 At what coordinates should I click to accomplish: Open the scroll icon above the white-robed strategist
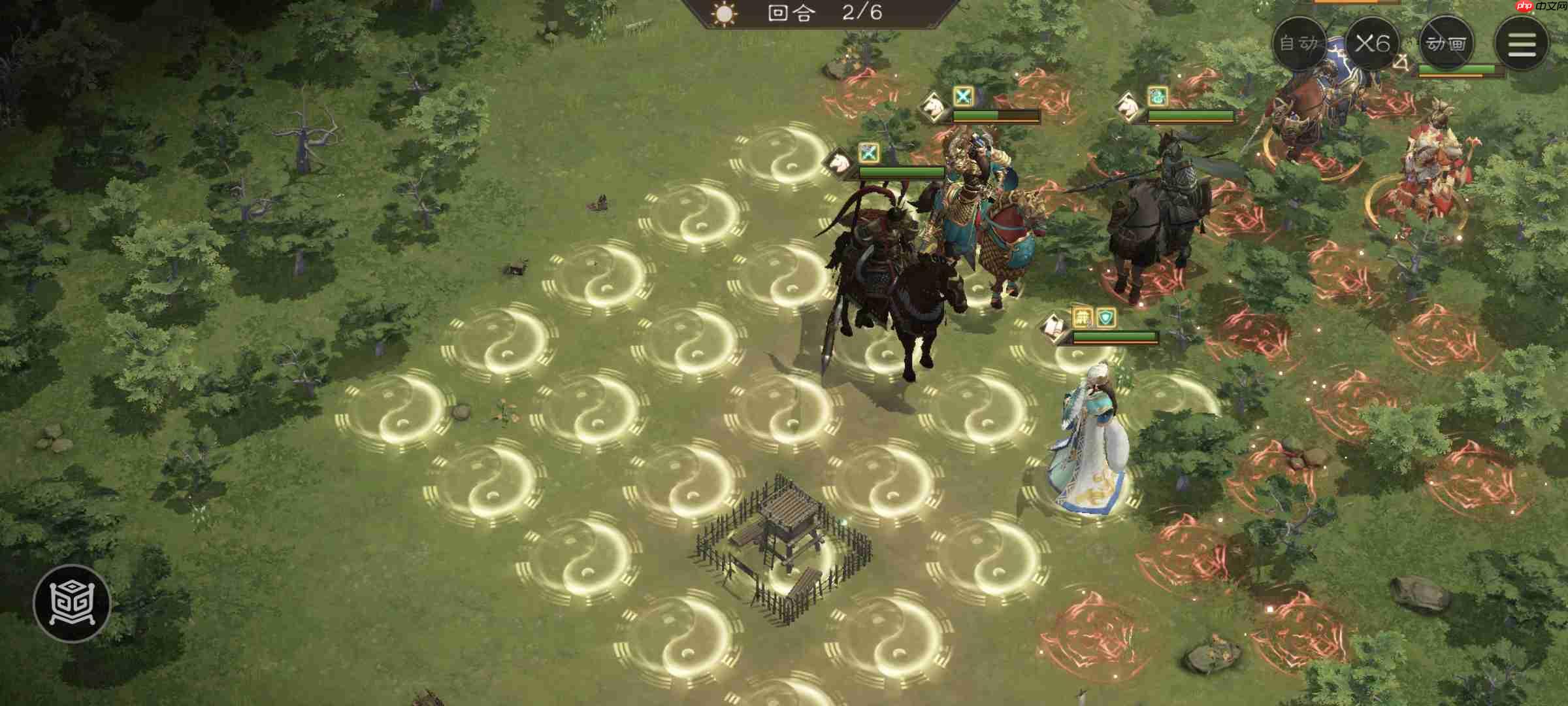(x=1054, y=327)
